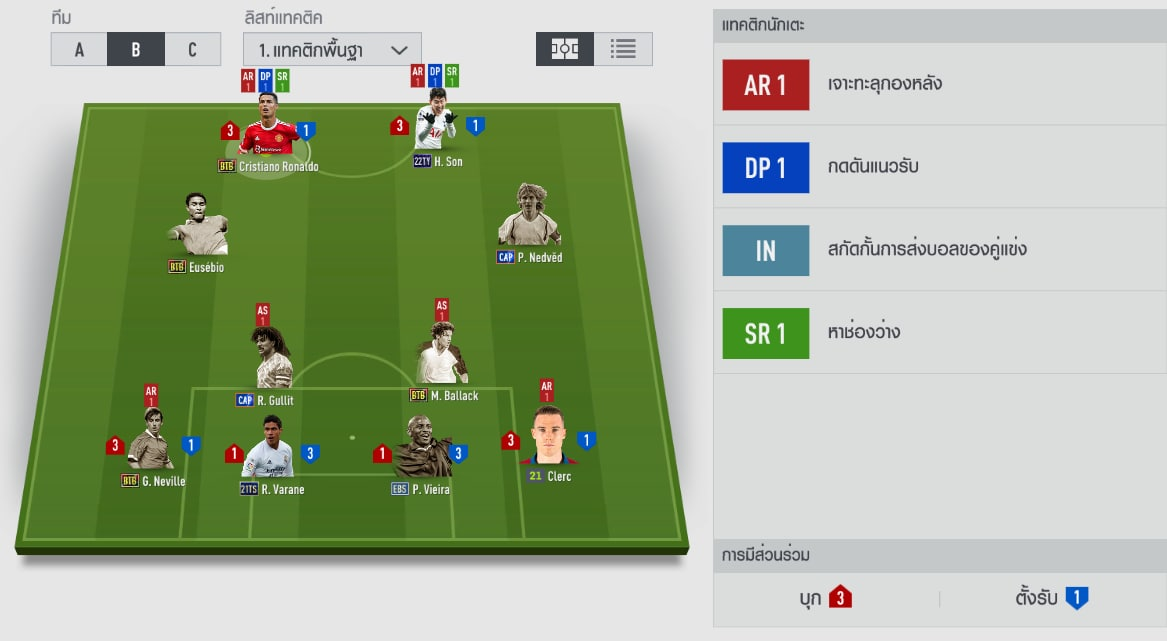The image size is (1167, 641).
Task: Open the tactic list dropdown
Action: click(x=332, y=49)
